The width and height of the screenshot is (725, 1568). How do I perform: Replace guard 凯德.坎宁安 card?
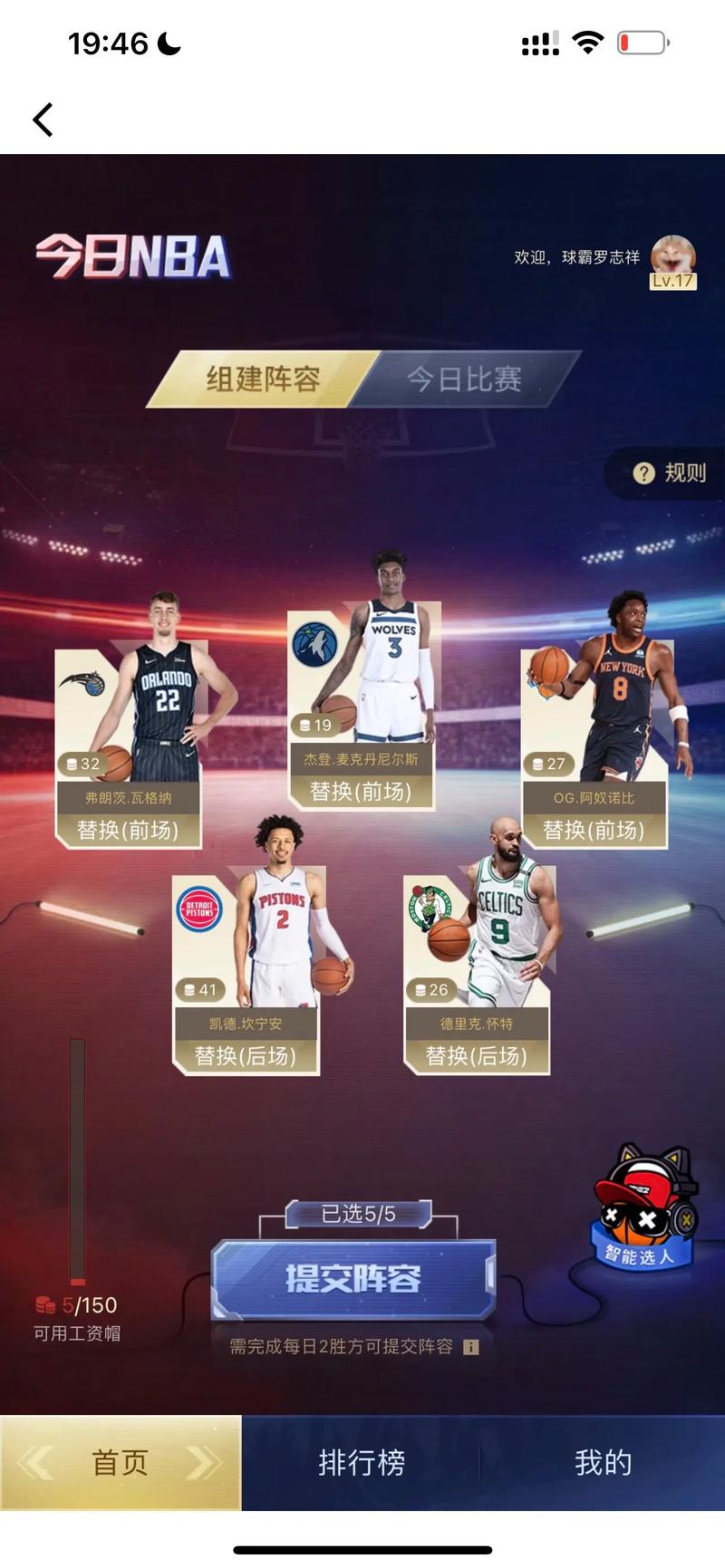click(x=246, y=1055)
